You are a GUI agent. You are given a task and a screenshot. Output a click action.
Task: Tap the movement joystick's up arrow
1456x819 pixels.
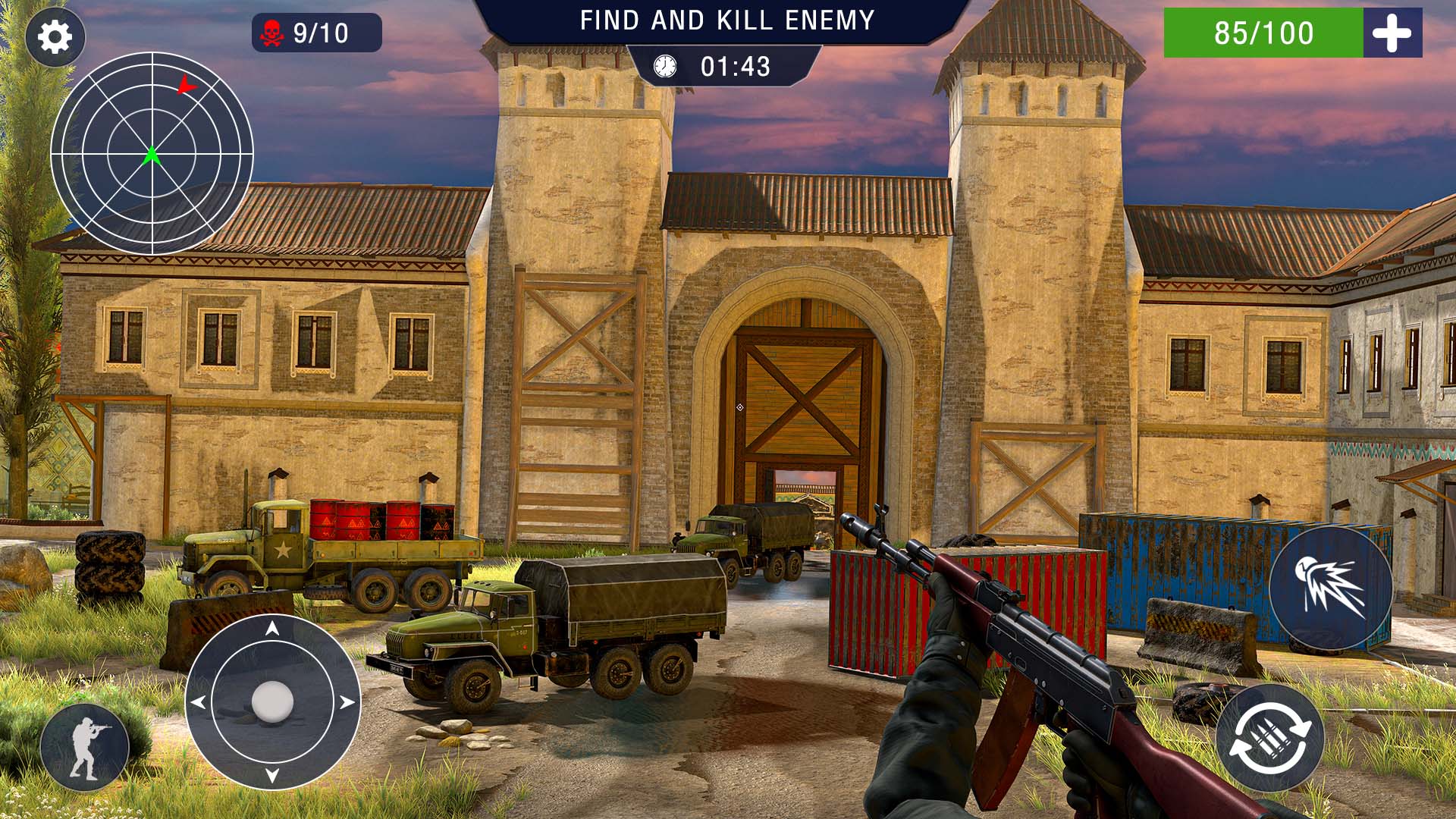click(x=272, y=628)
